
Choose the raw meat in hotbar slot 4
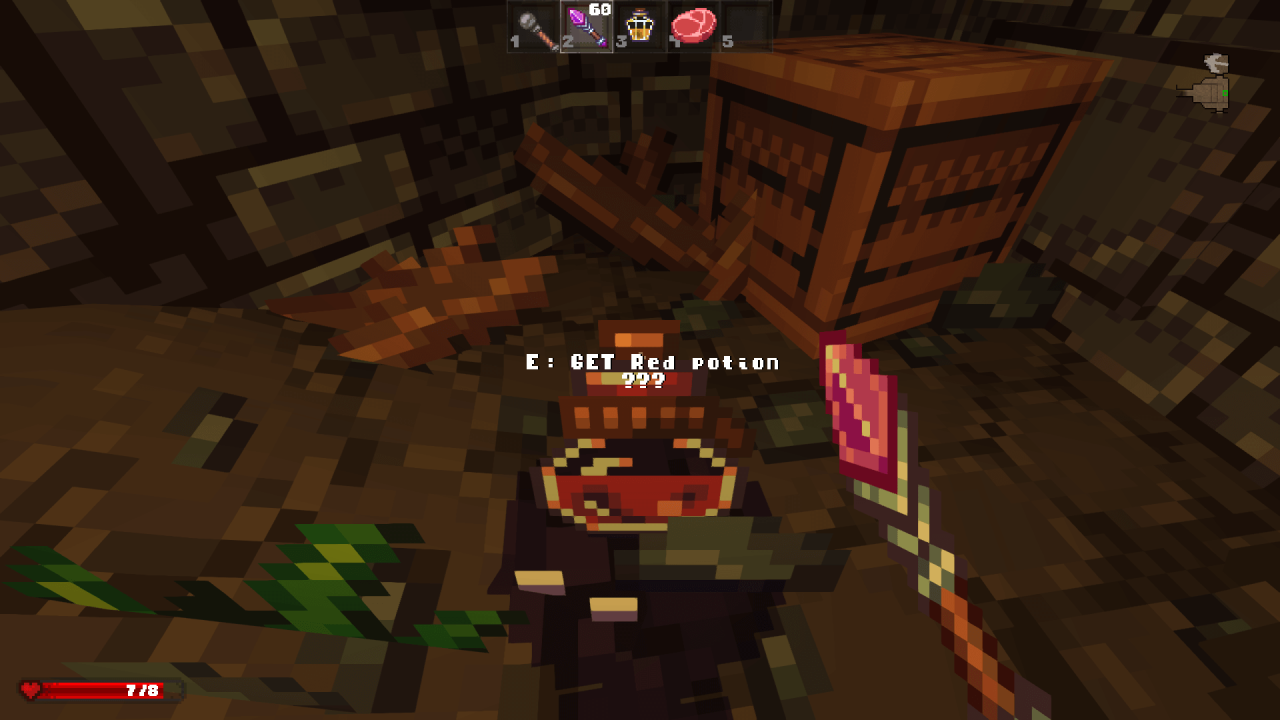pyautogui.click(x=692, y=27)
